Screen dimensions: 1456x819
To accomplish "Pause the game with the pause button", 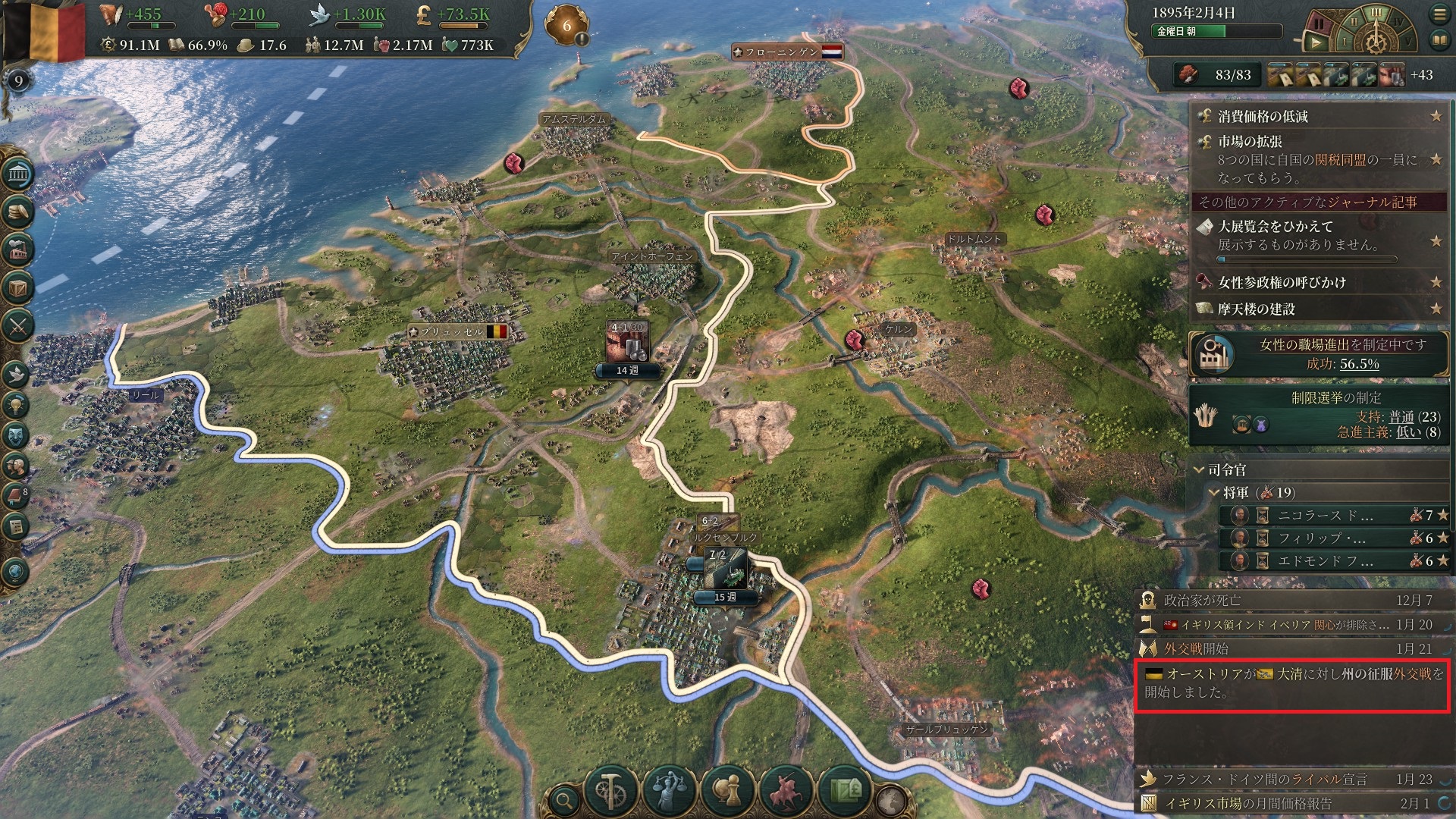I will point(1318,25).
